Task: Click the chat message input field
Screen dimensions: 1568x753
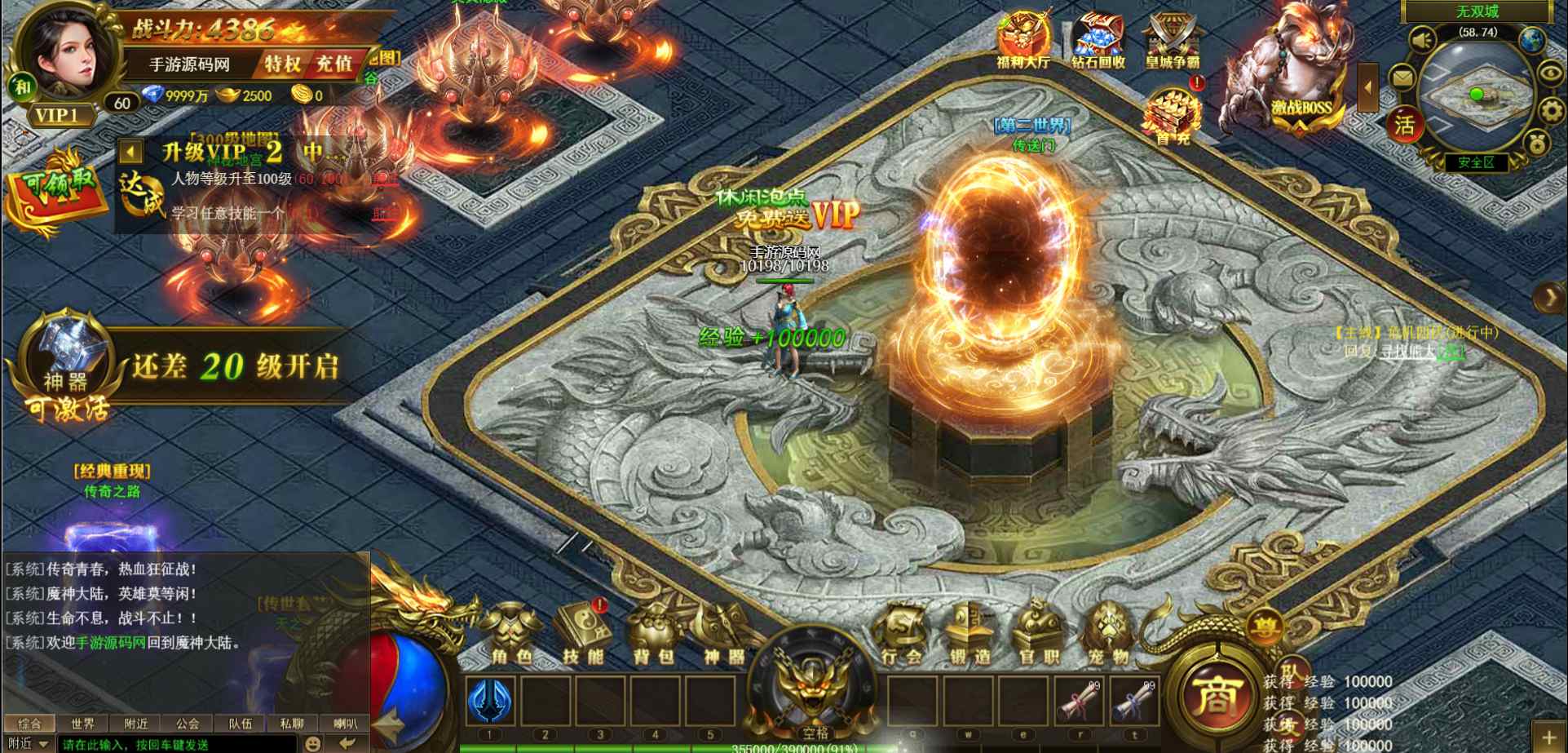Action: pyautogui.click(x=175, y=744)
